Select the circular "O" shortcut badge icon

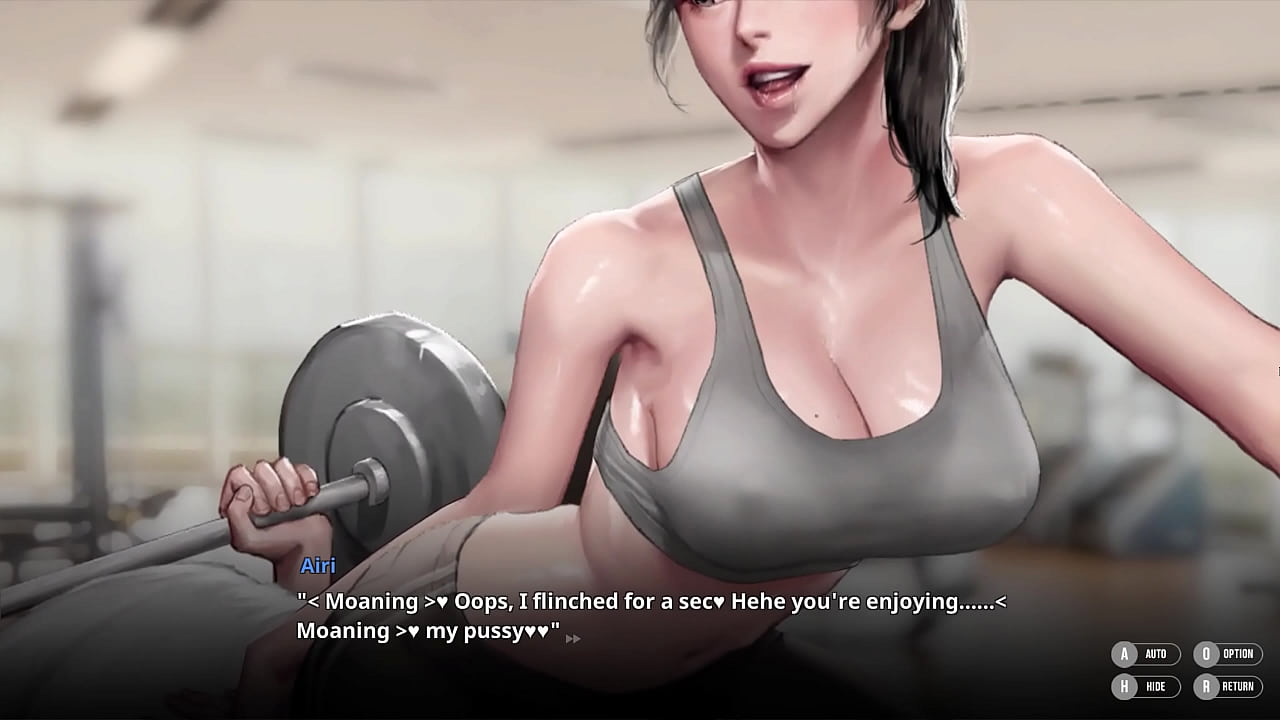[1207, 654]
